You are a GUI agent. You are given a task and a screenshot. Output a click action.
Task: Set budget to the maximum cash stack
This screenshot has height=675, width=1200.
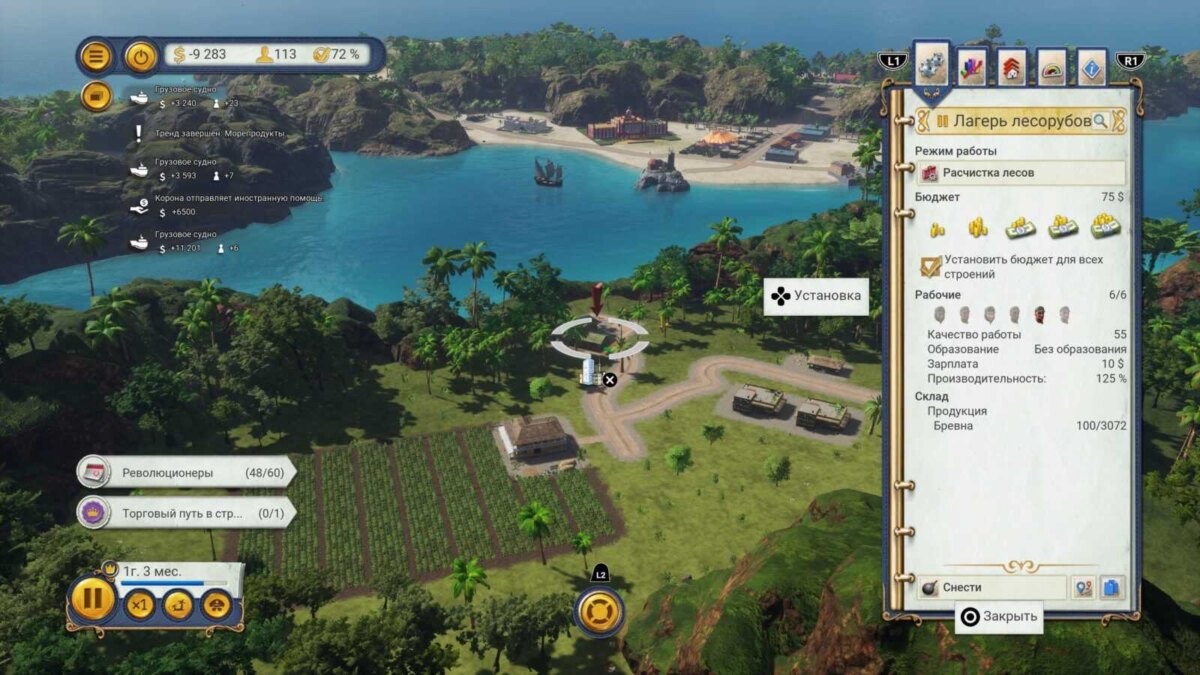coord(1105,226)
